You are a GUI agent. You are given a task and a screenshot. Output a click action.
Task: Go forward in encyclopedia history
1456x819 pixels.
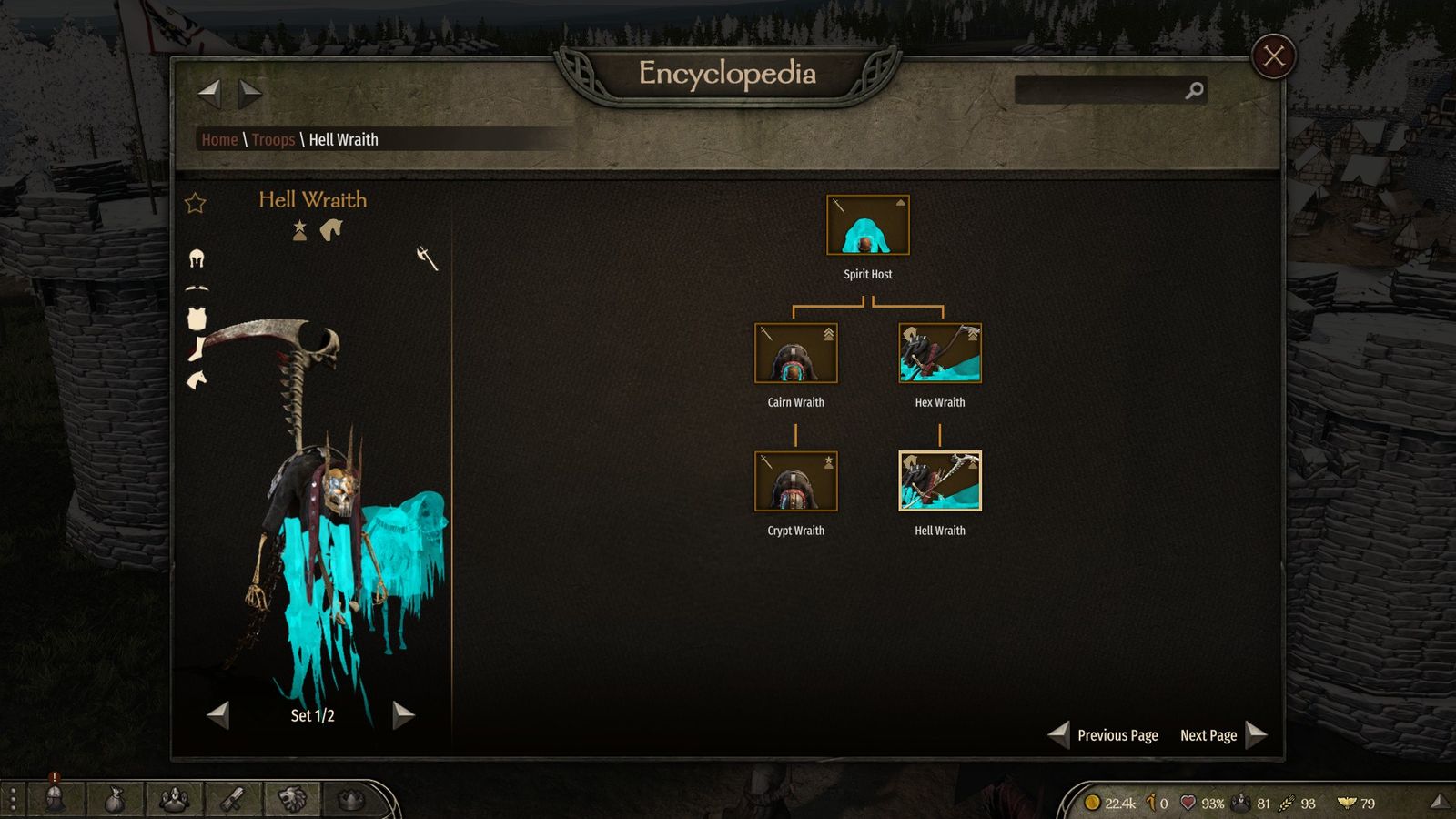[x=250, y=92]
